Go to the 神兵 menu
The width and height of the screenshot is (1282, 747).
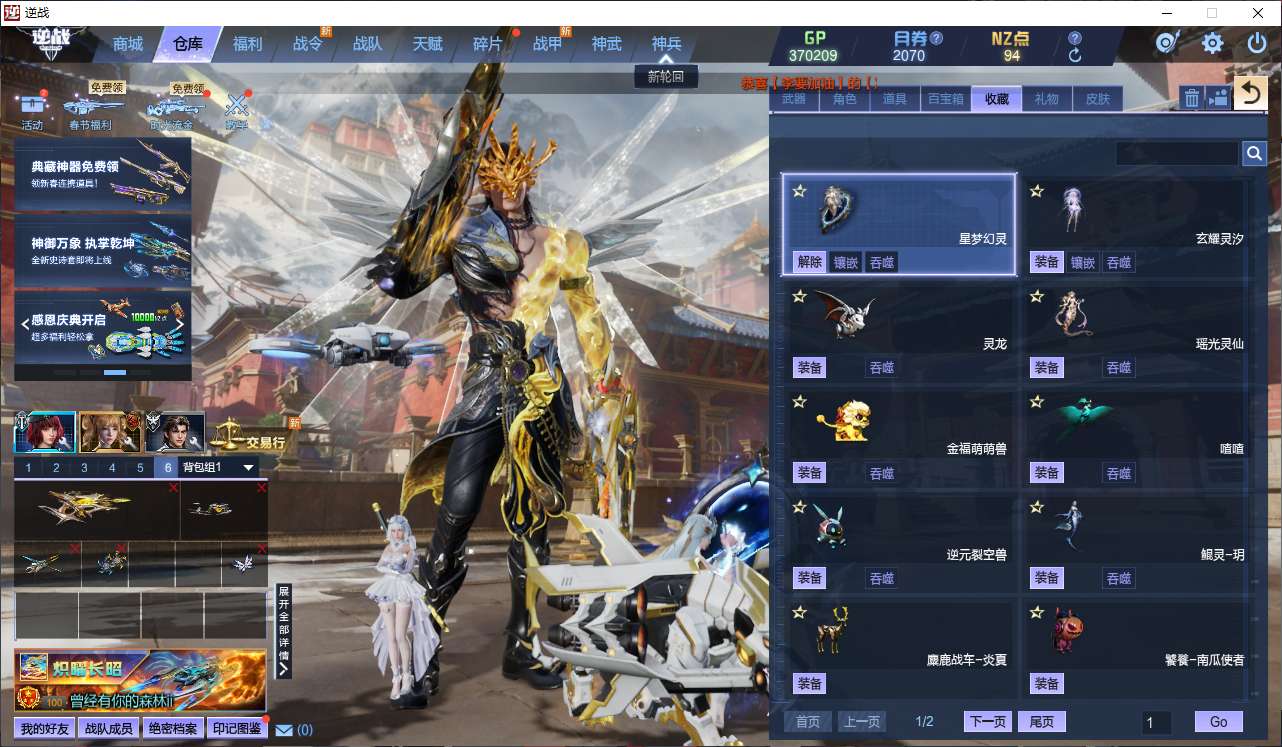[x=666, y=44]
